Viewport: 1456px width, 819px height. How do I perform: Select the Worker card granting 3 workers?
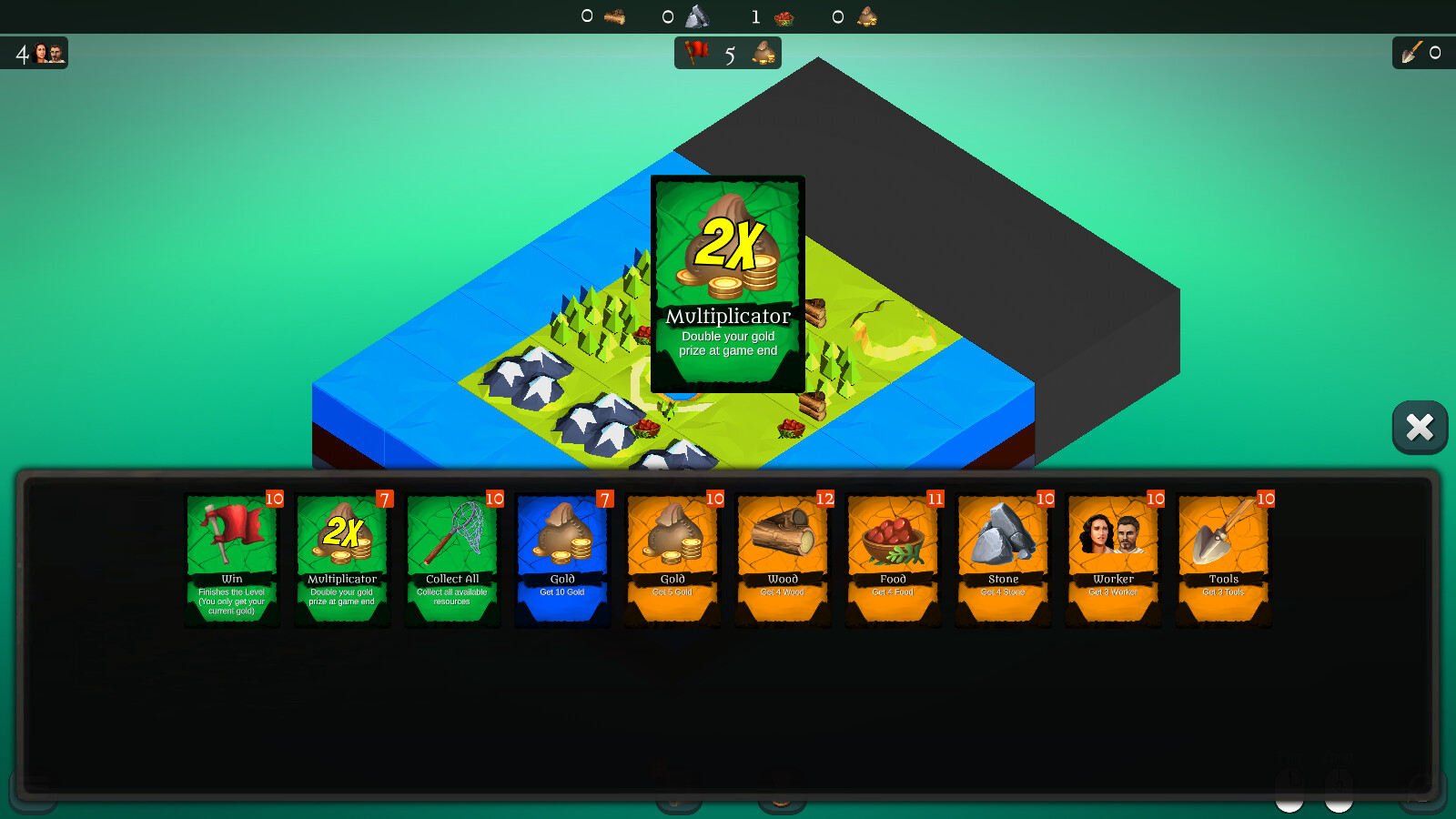[x=1114, y=558]
